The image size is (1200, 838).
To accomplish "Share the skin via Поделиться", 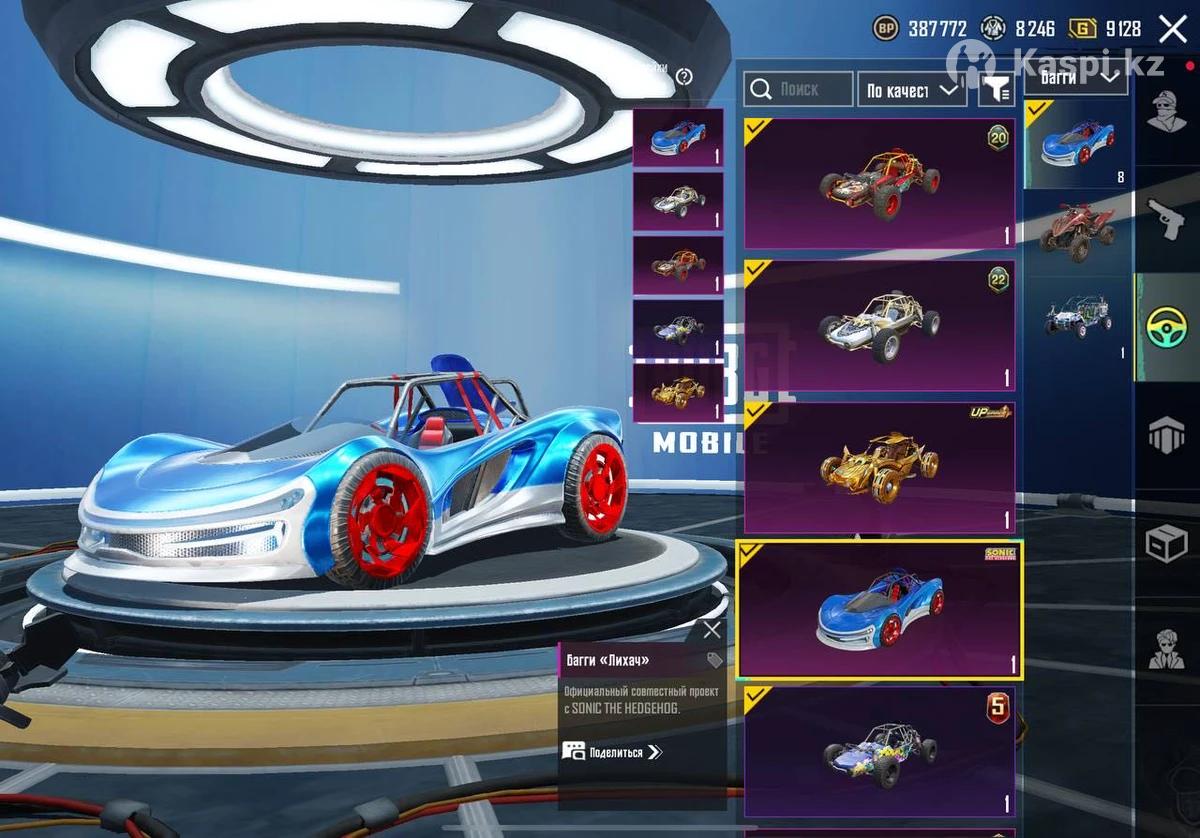I will pos(613,751).
